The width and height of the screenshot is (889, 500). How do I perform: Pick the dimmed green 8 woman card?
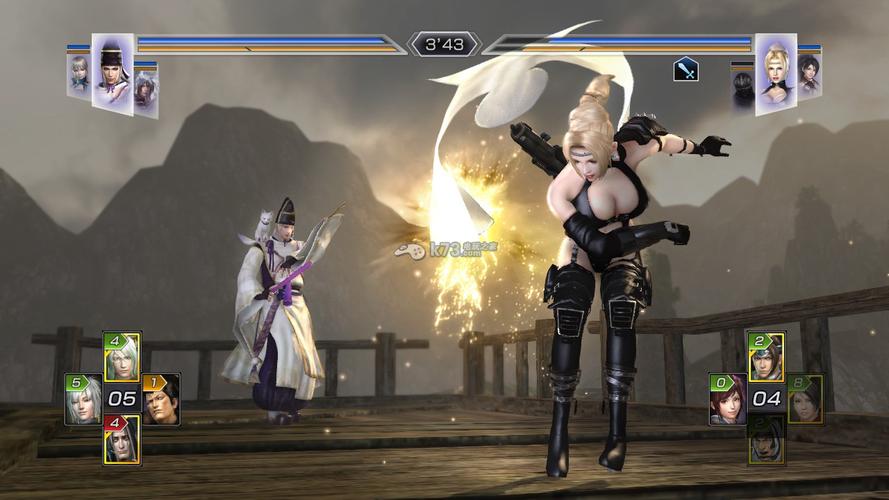pyautogui.click(x=805, y=399)
